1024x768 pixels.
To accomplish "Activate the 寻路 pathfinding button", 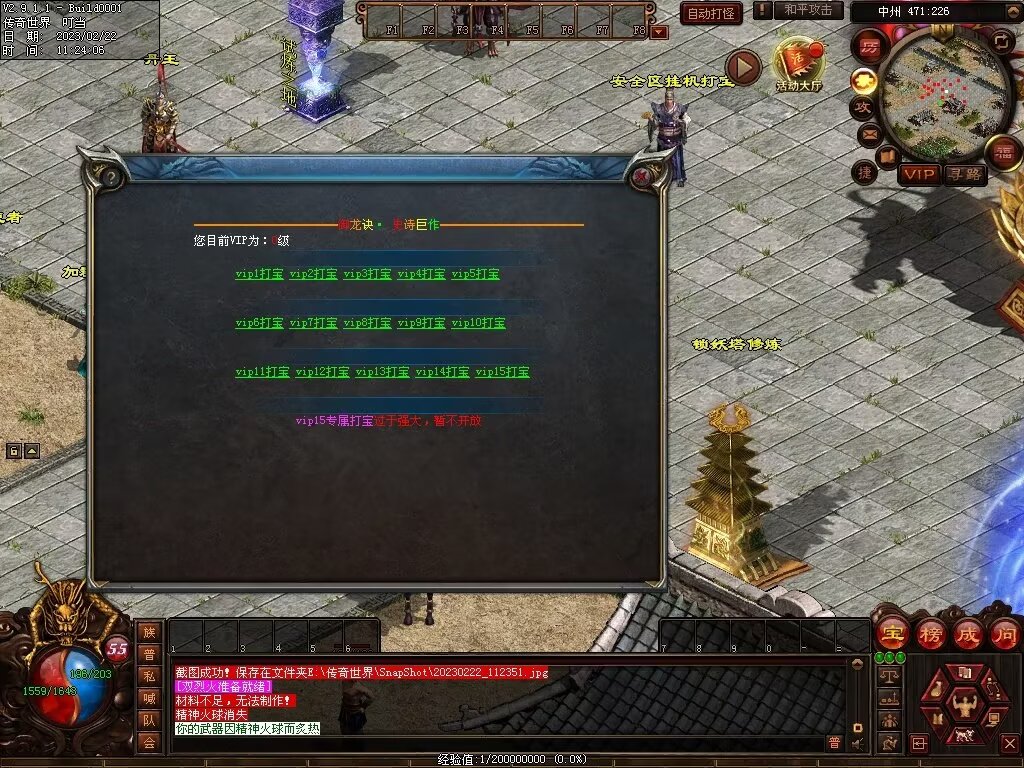I will [x=964, y=175].
